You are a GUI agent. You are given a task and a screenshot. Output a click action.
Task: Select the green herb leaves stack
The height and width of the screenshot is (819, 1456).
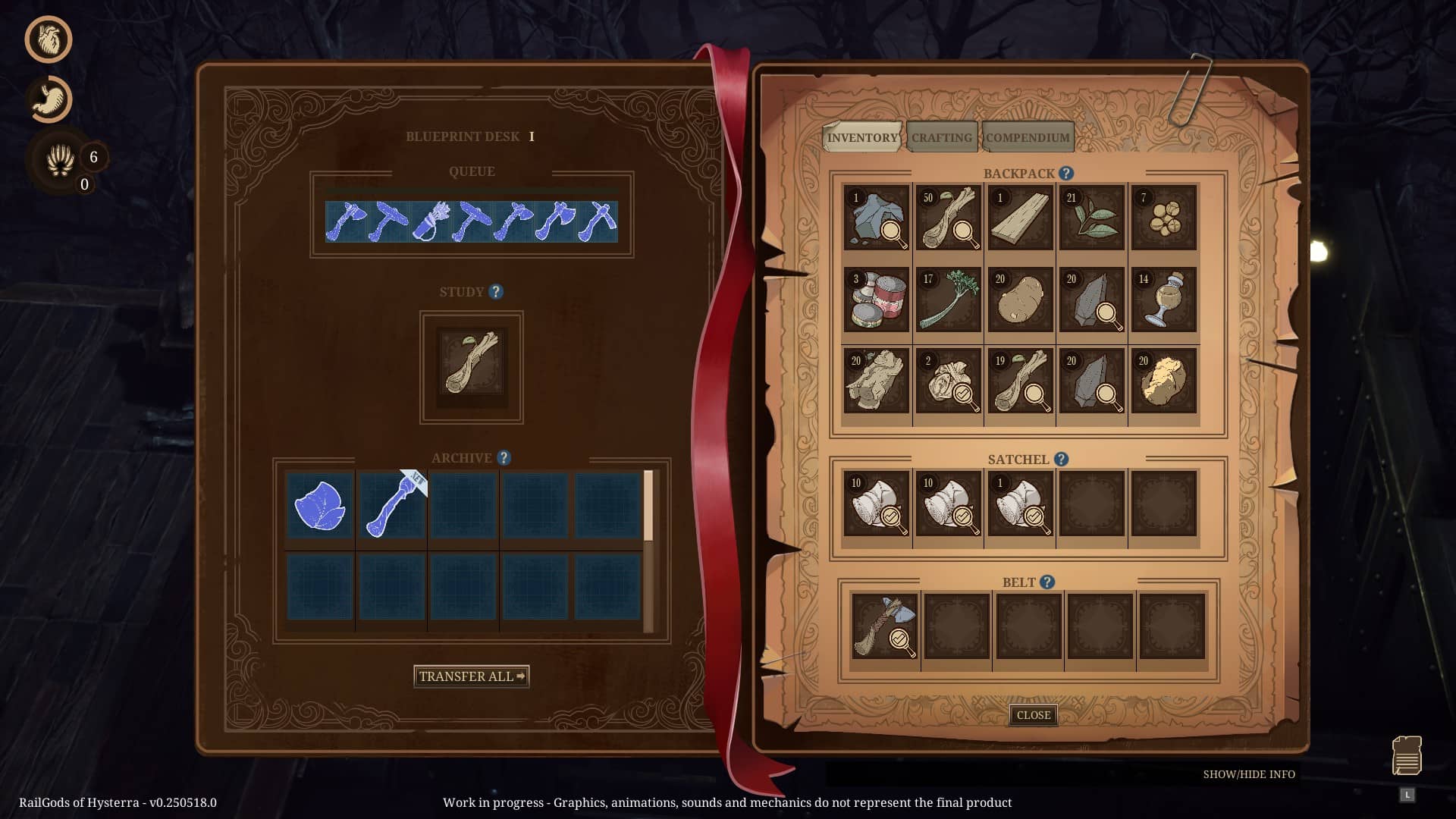pyautogui.click(x=1092, y=218)
